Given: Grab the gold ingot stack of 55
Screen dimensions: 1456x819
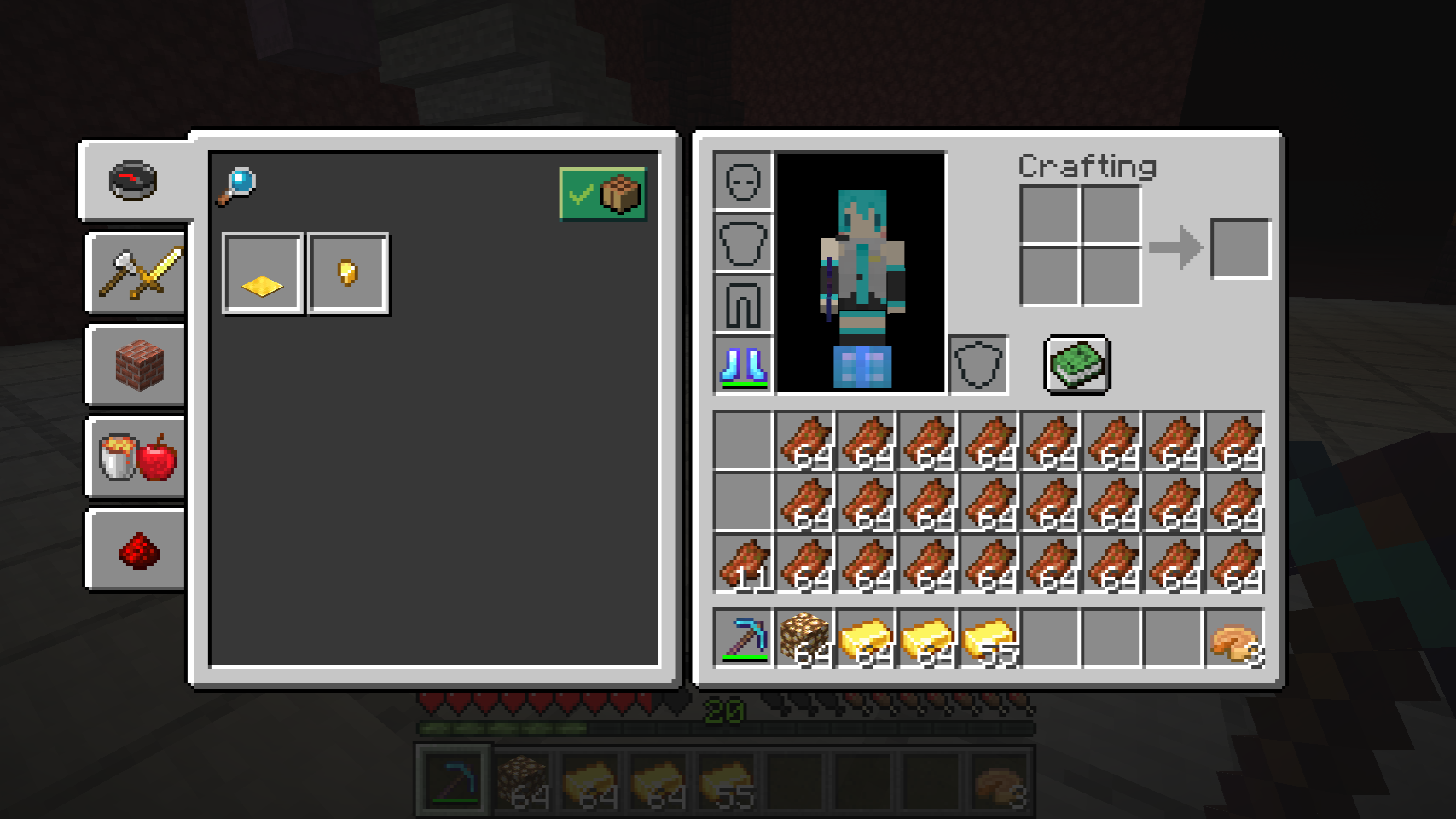Looking at the screenshot, I should 989,638.
